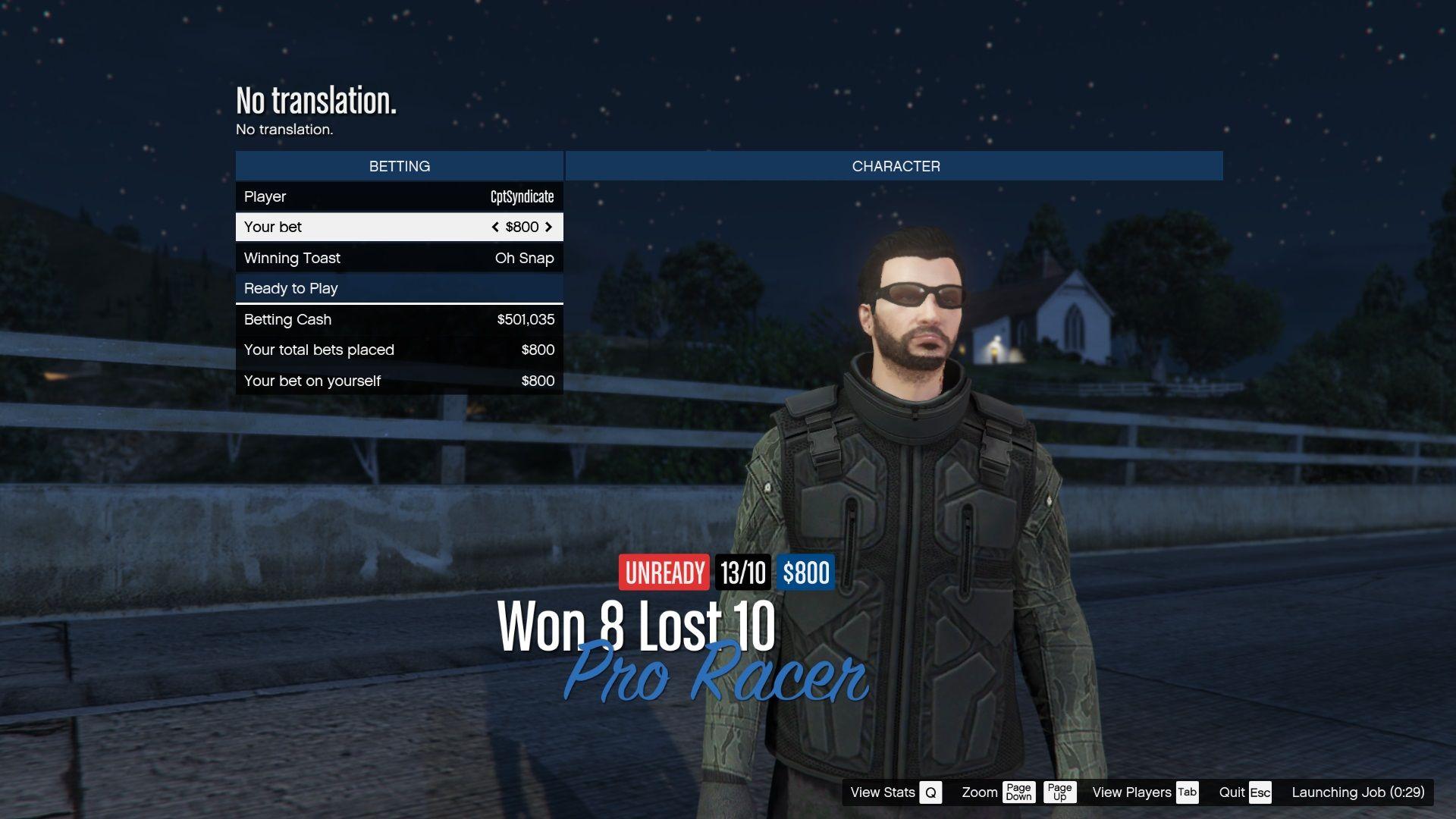Open the Winning Toast selection options
The image size is (1456, 819).
(x=524, y=258)
